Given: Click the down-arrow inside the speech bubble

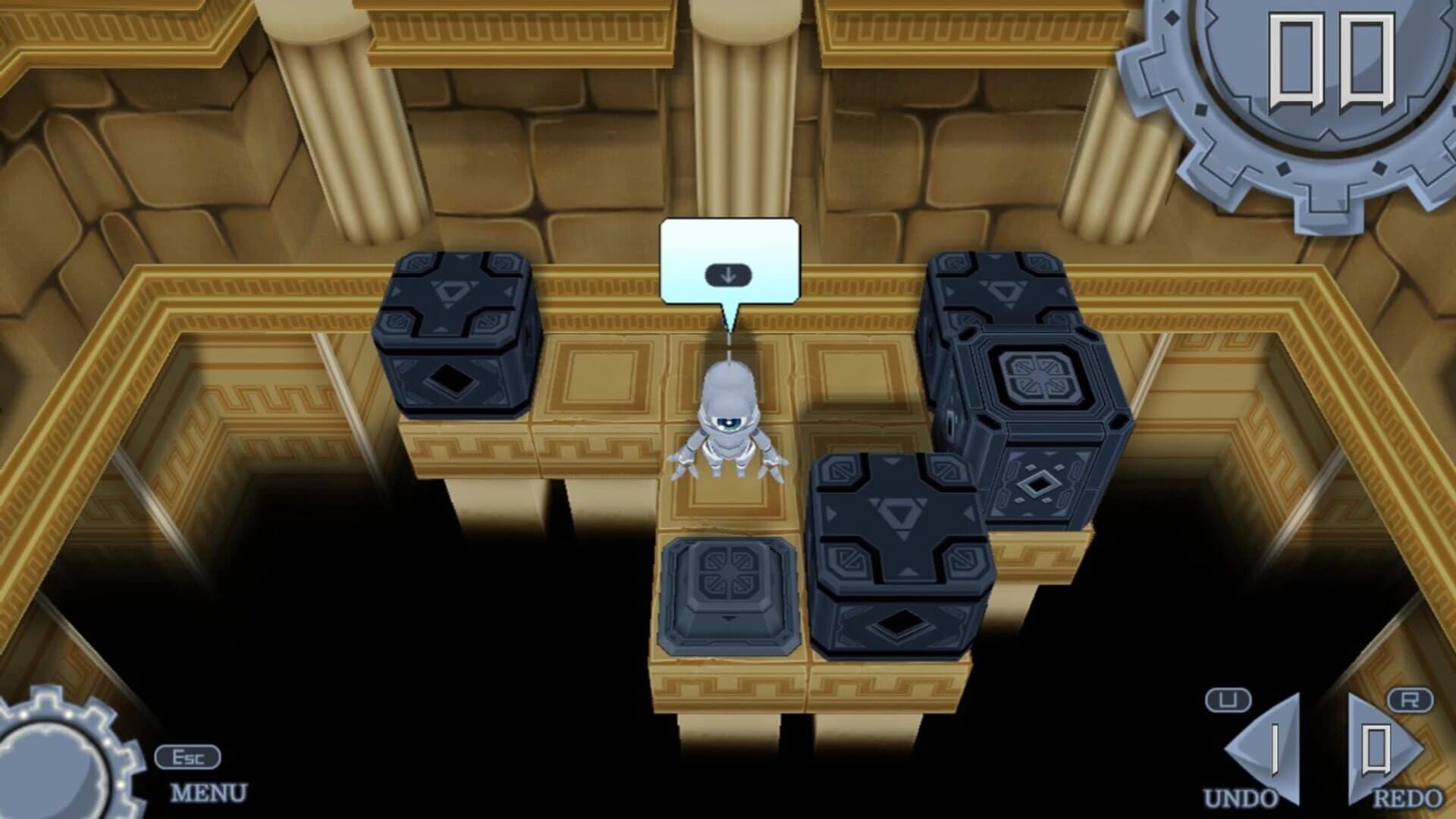Looking at the screenshot, I should (x=730, y=275).
